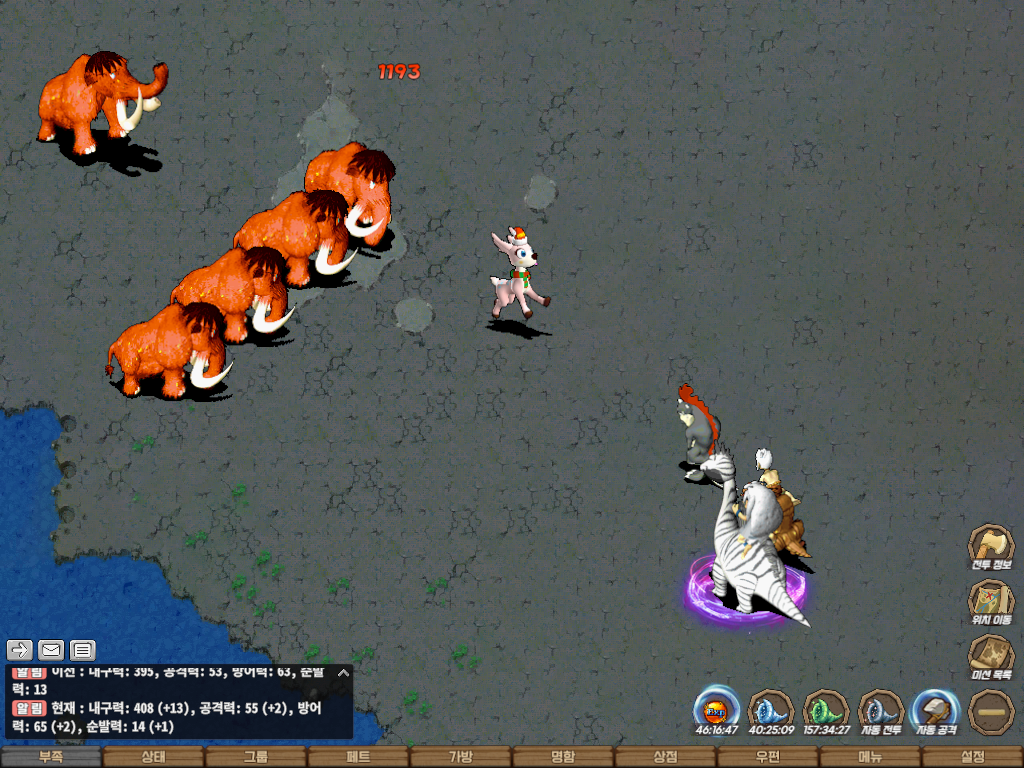Open the 명함 (name card) menu

[563, 757]
